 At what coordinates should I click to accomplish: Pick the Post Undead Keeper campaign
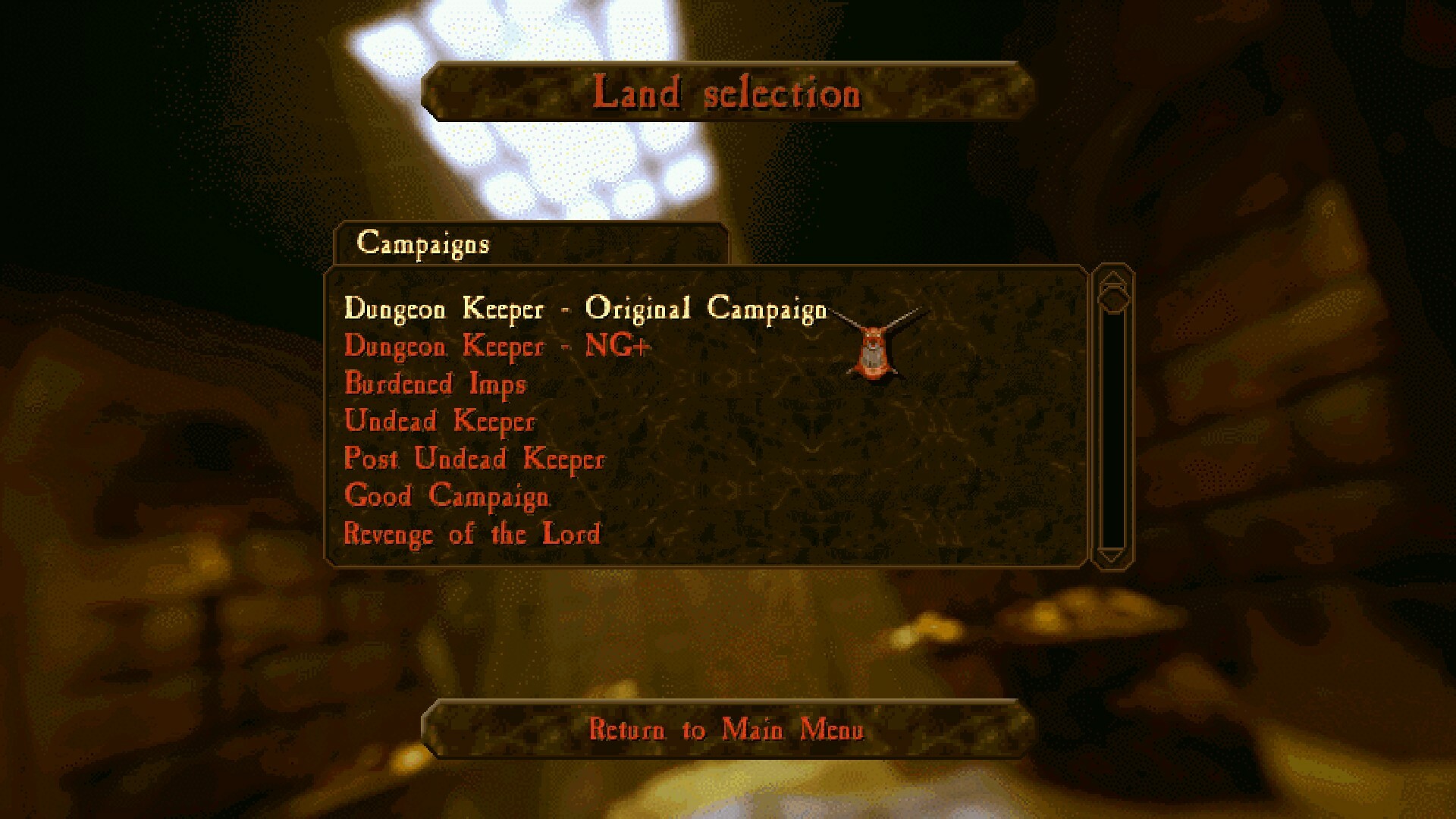tap(474, 459)
